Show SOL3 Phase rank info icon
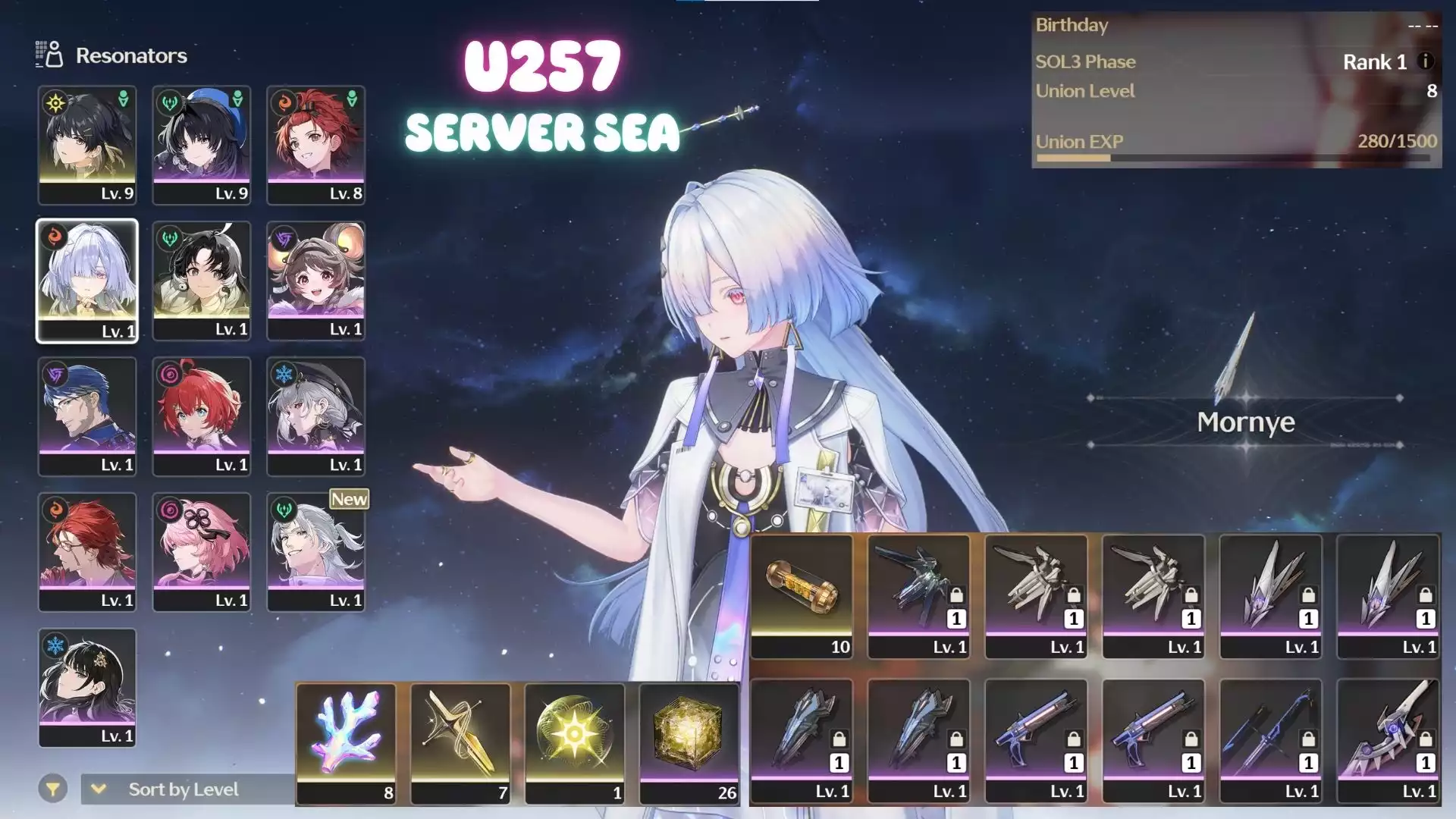The image size is (1456, 819). (1426, 61)
